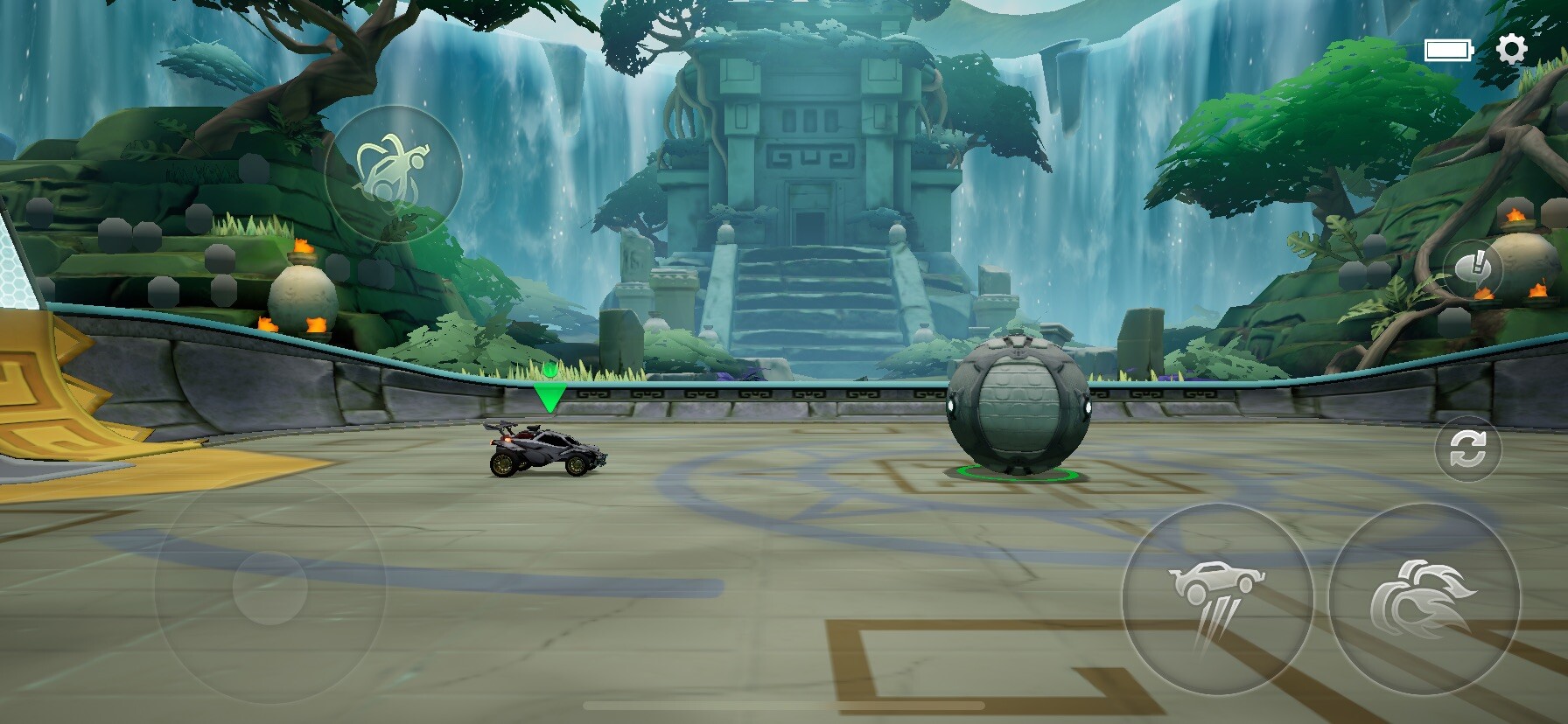
Task: Tap the spinning car button
Action: (x=394, y=173)
